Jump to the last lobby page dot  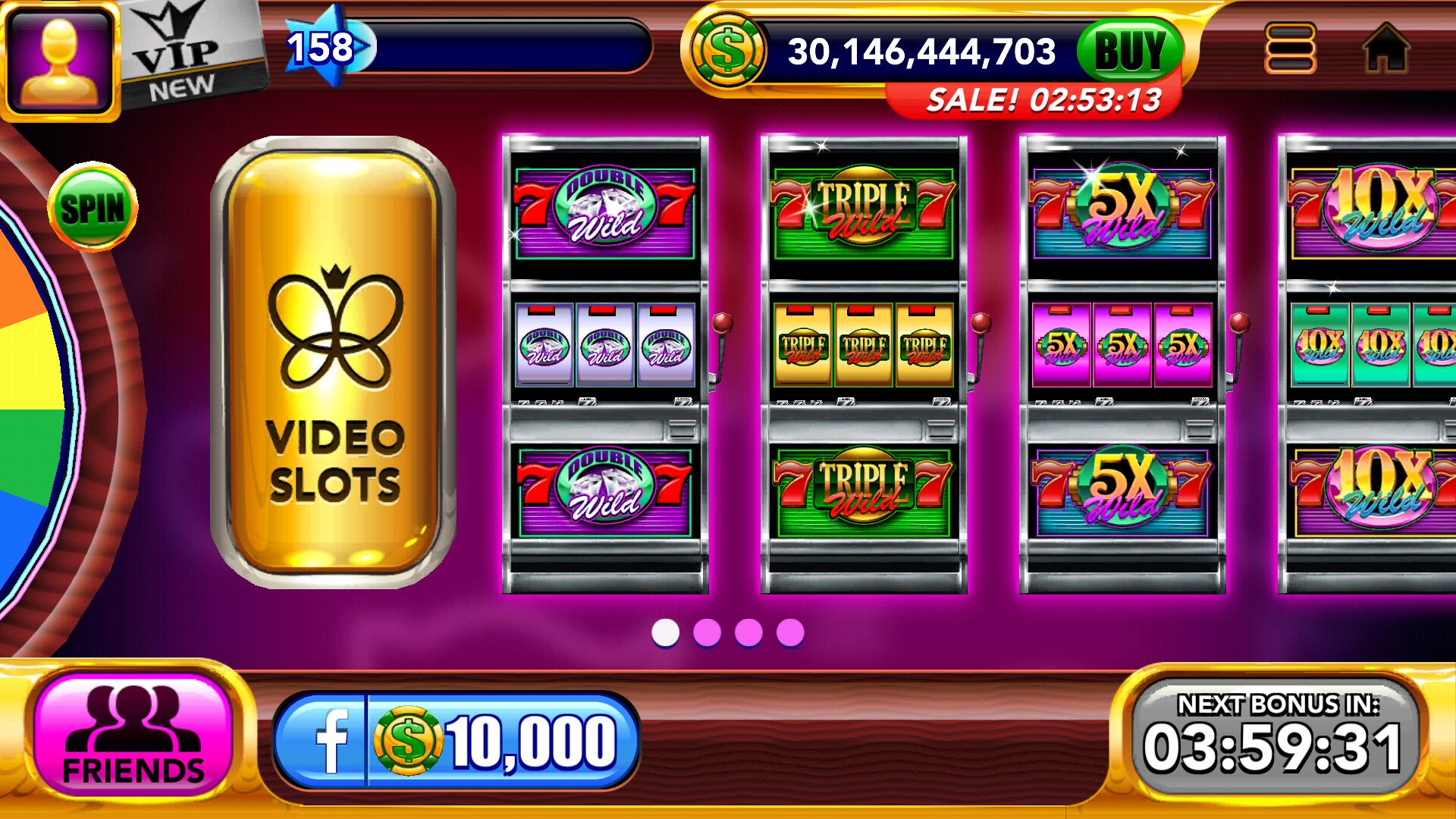790,632
